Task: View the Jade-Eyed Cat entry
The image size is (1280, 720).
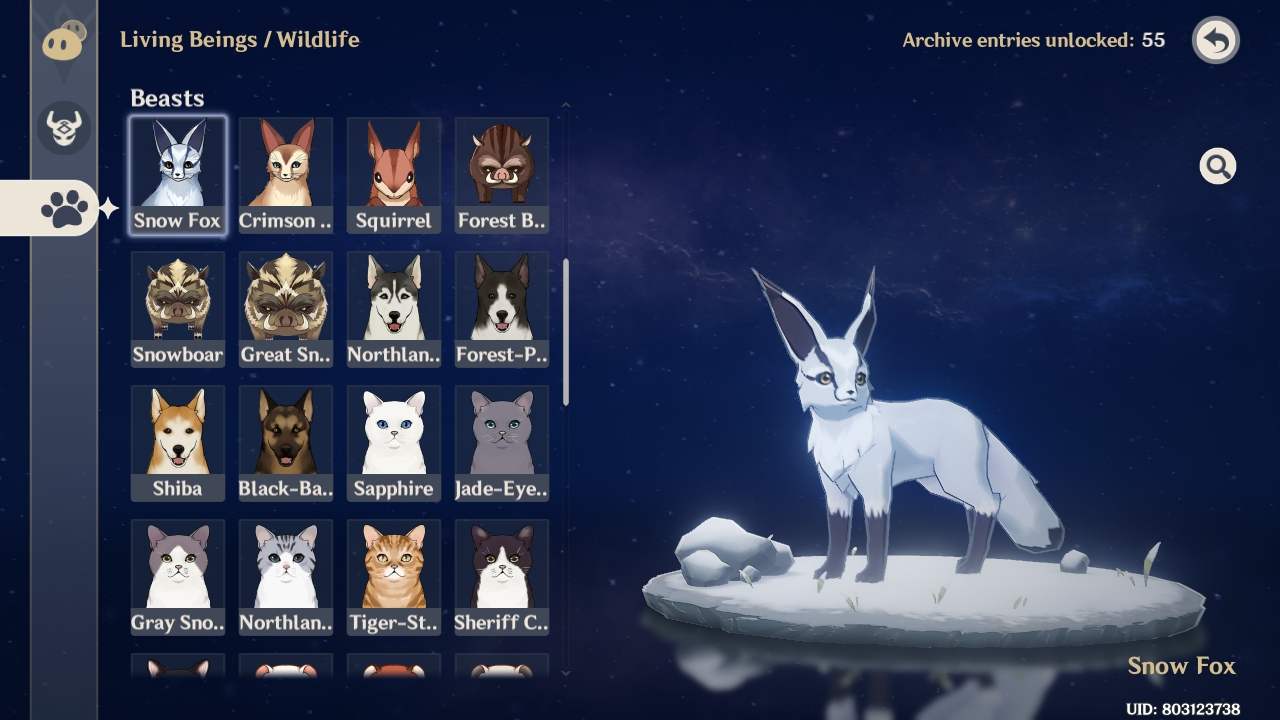Action: pyautogui.click(x=501, y=444)
